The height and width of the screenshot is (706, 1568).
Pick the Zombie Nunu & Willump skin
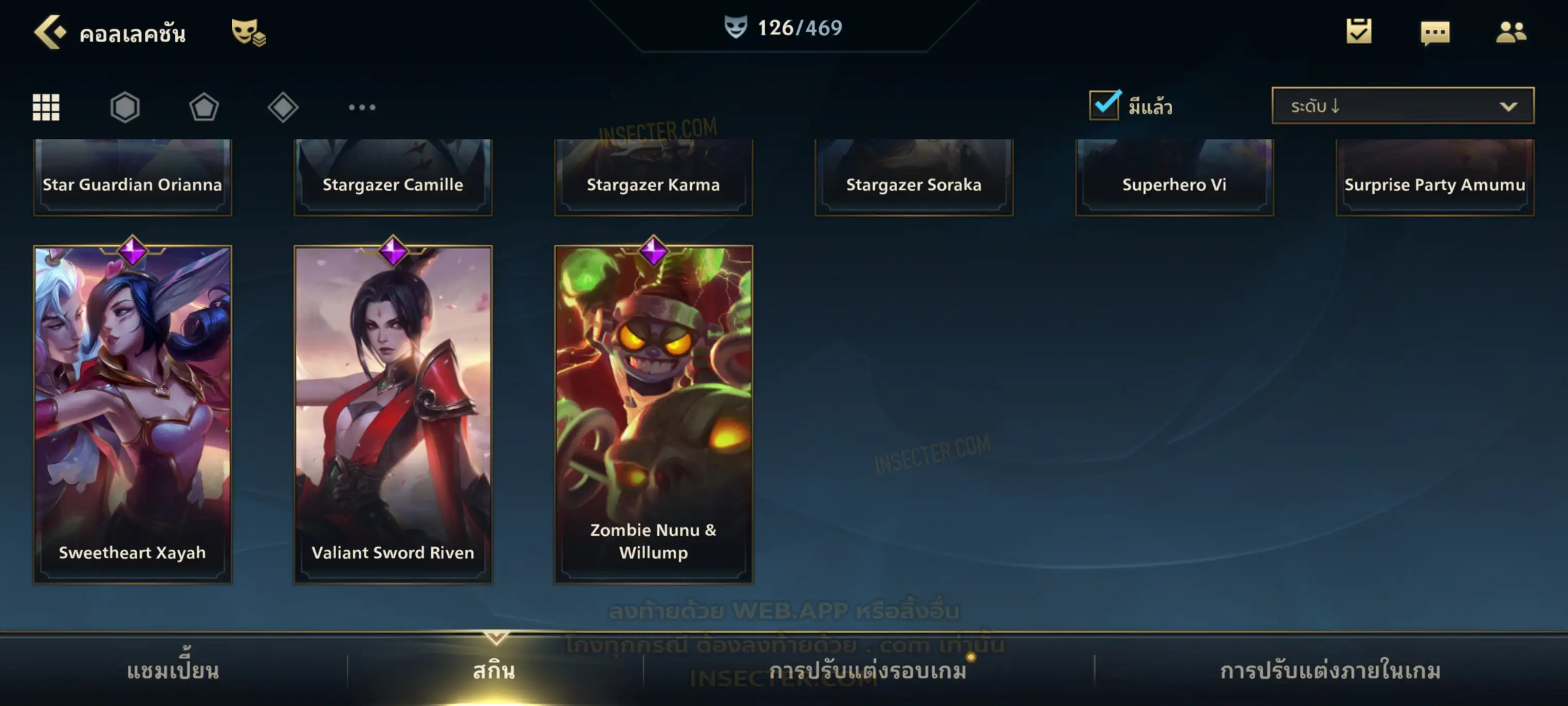(x=653, y=414)
